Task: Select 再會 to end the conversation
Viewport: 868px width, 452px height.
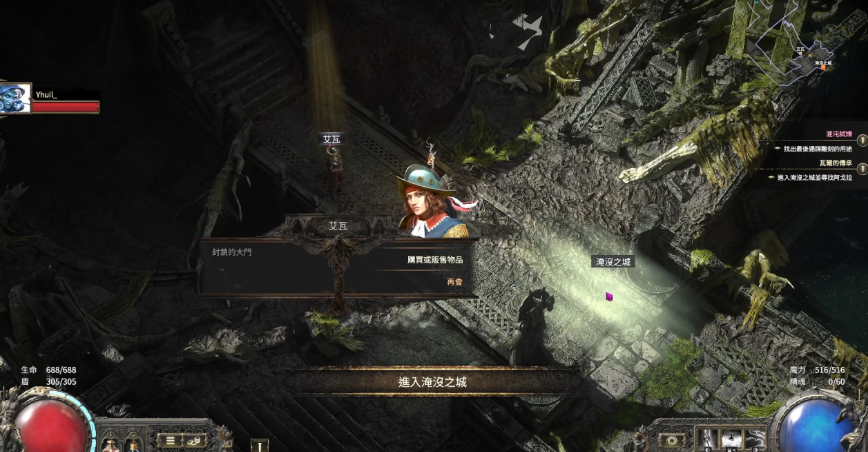Action: click(x=455, y=282)
